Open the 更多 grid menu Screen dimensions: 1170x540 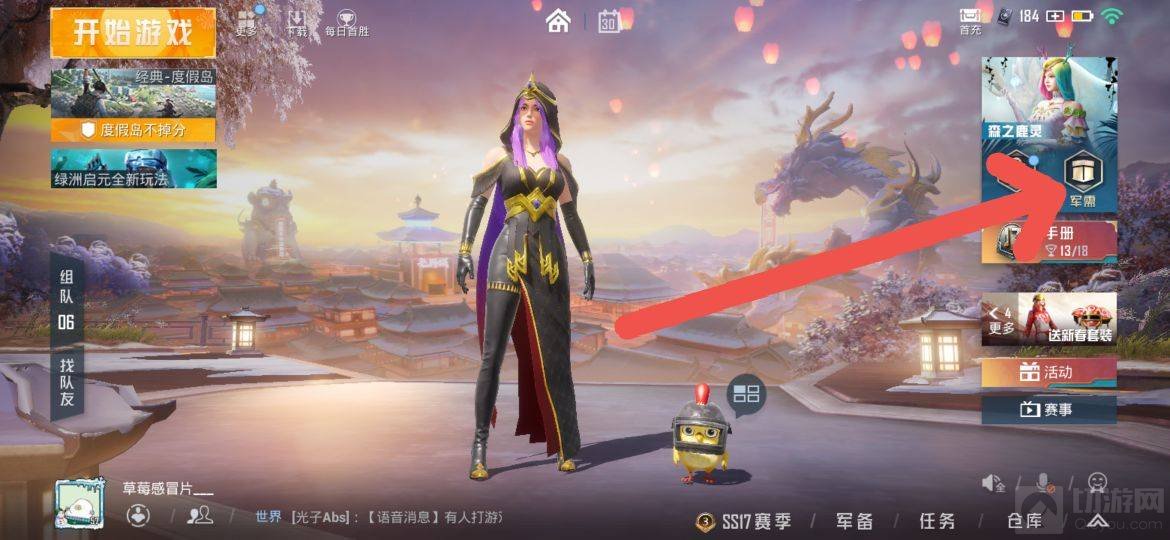point(247,22)
